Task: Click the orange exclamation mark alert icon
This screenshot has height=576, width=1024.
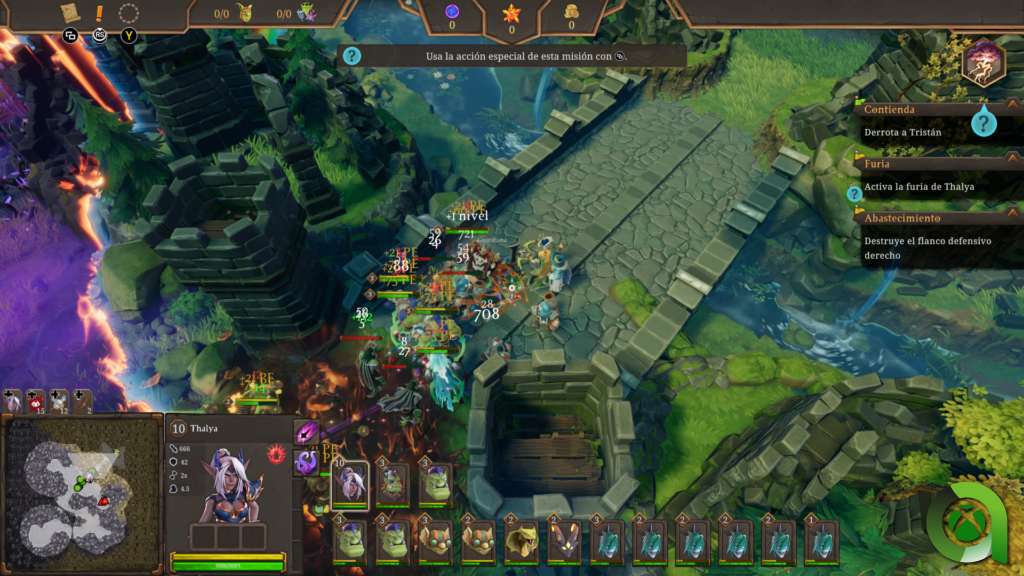Action: coord(99,14)
